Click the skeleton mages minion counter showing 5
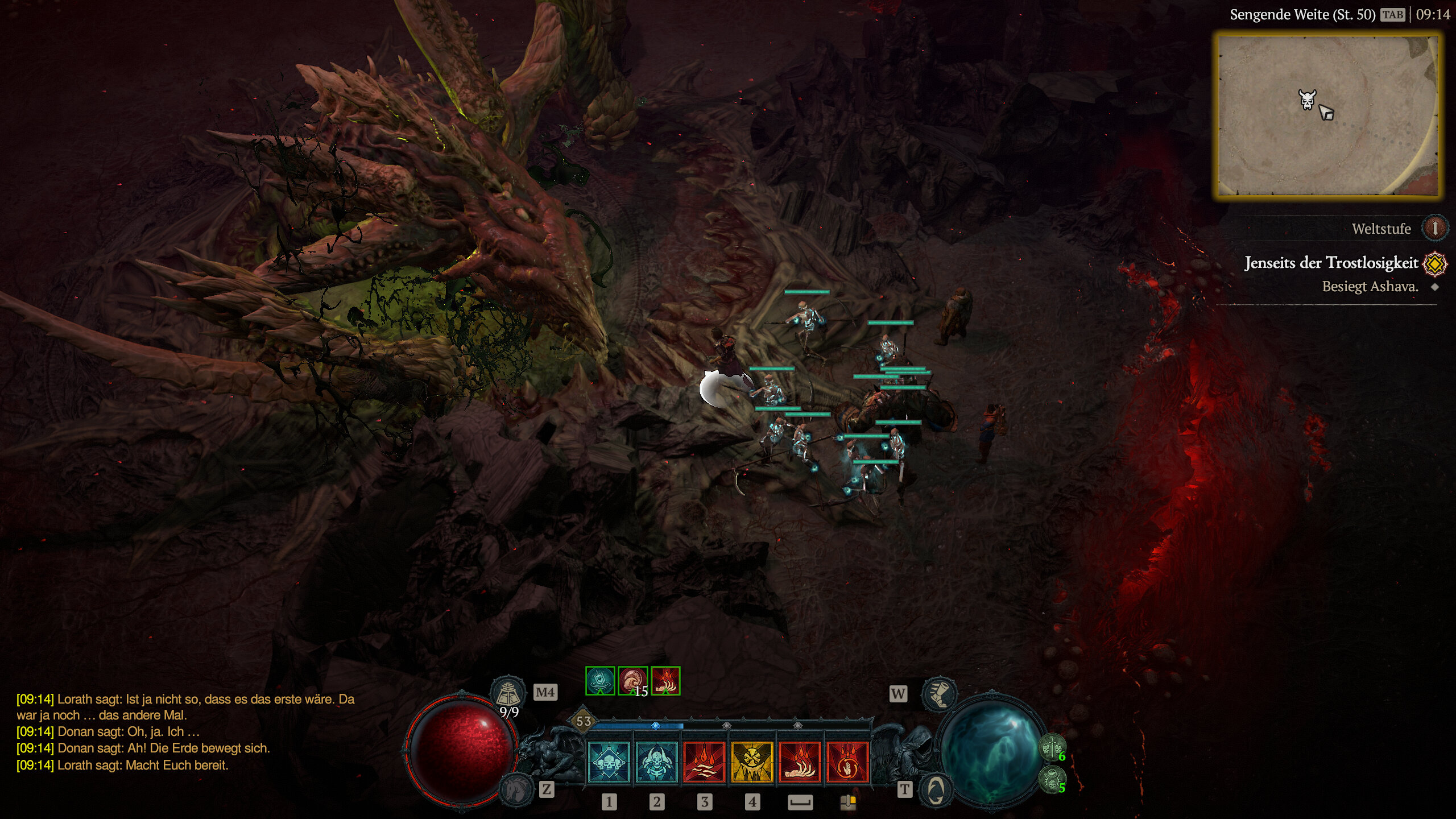This screenshot has height=819, width=1456. coord(1053,778)
